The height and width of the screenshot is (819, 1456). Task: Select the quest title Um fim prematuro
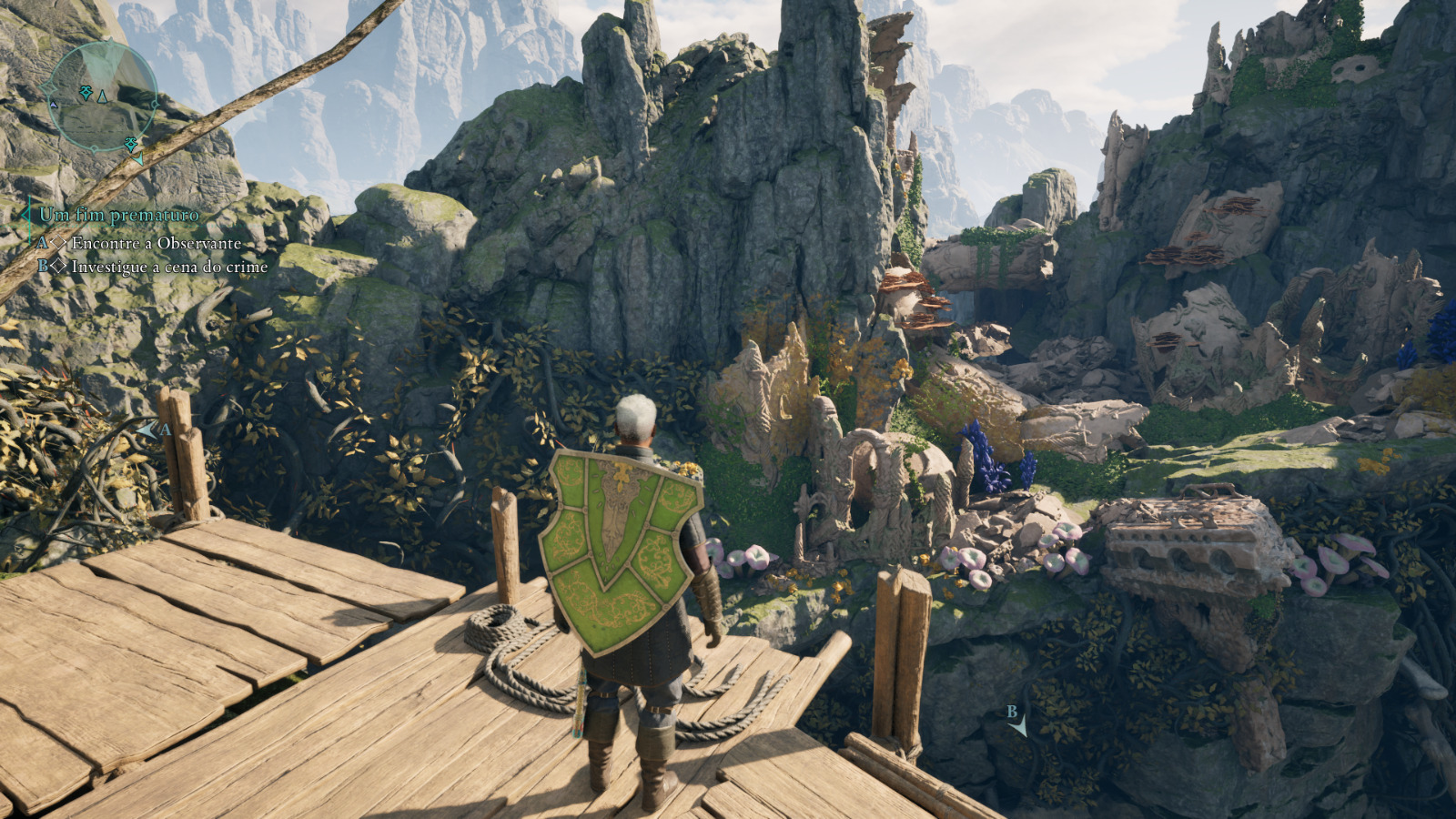pos(119,216)
